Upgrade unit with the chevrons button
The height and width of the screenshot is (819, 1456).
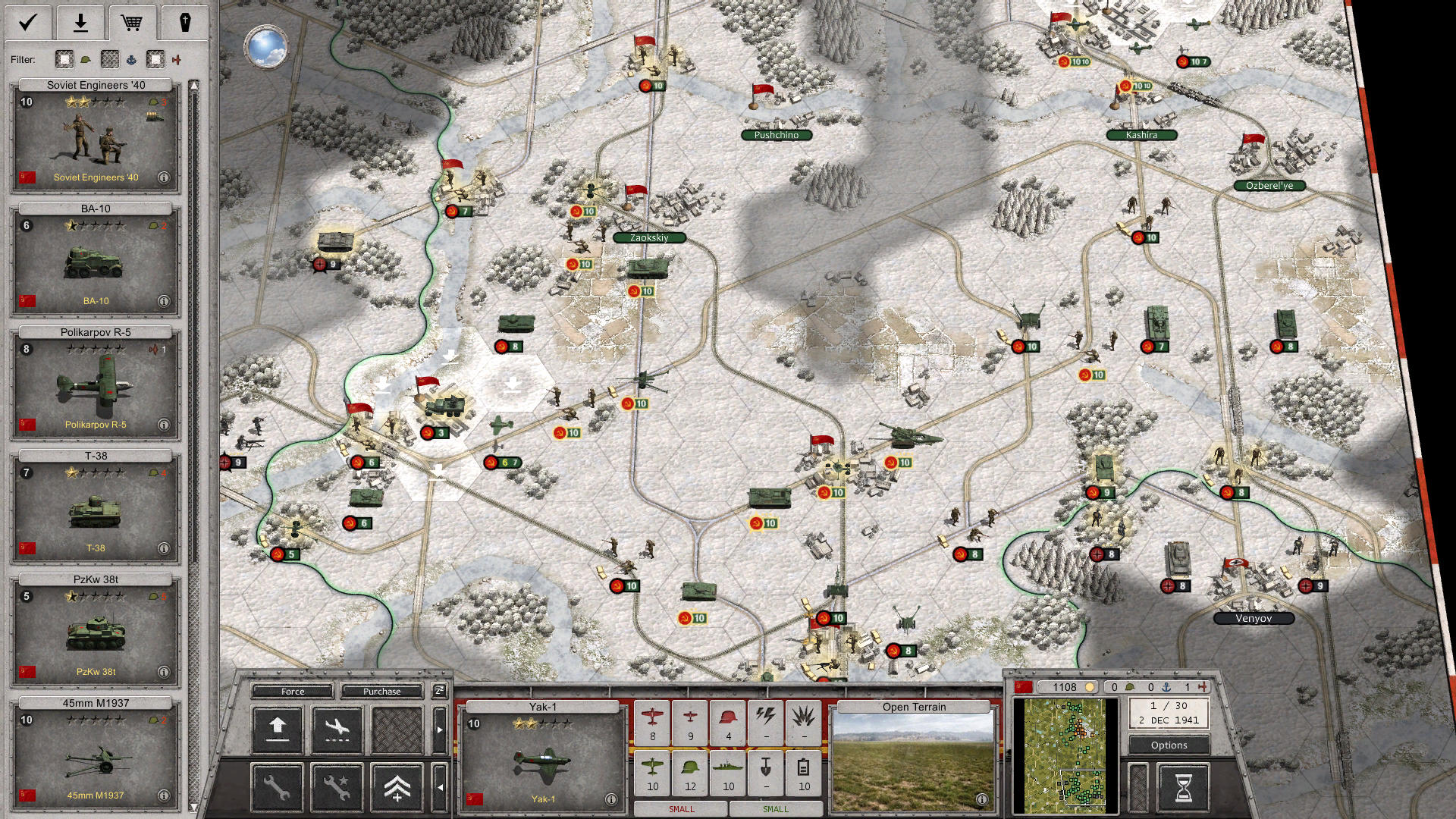coord(397,788)
